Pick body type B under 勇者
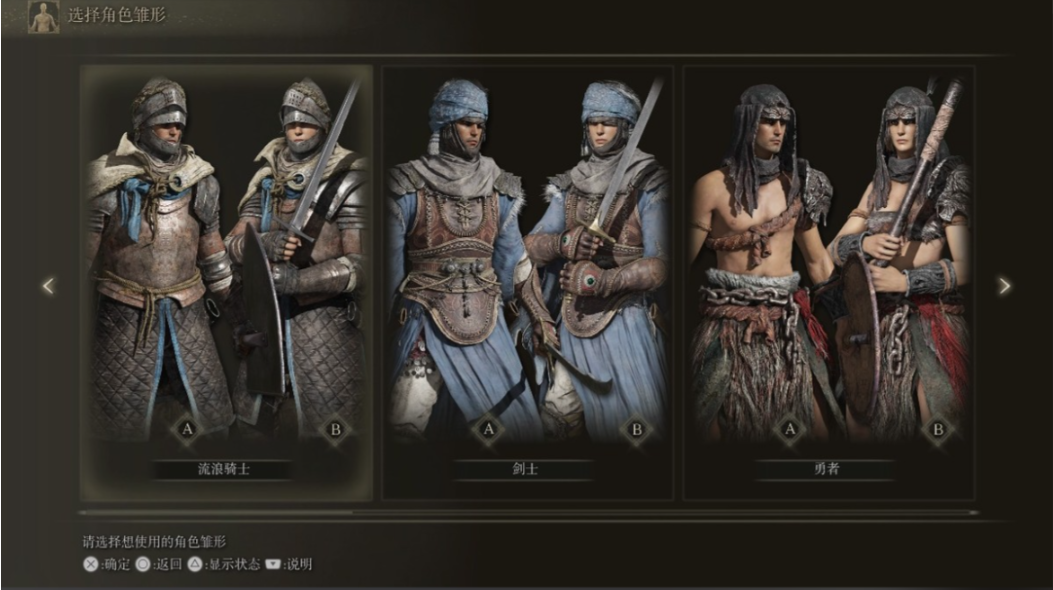Image resolution: width=1053 pixels, height=590 pixels. coord(938,430)
